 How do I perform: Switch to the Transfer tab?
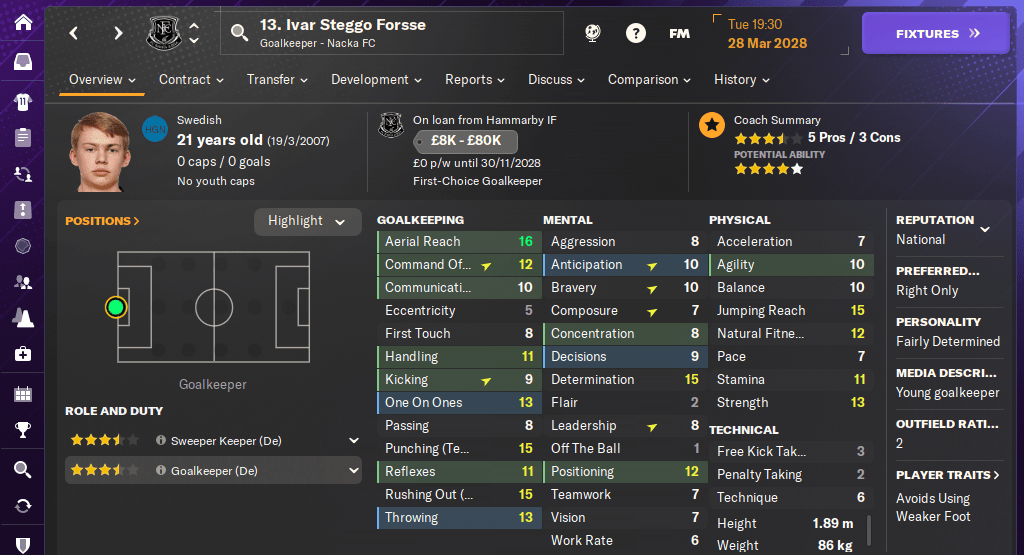click(x=278, y=80)
